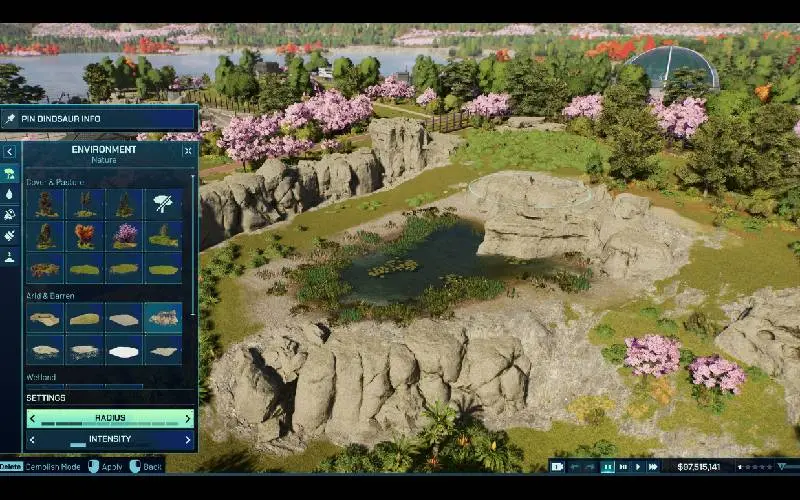Pick the white sand terrain brush
Image resolution: width=800 pixels, height=500 pixels.
124,350
